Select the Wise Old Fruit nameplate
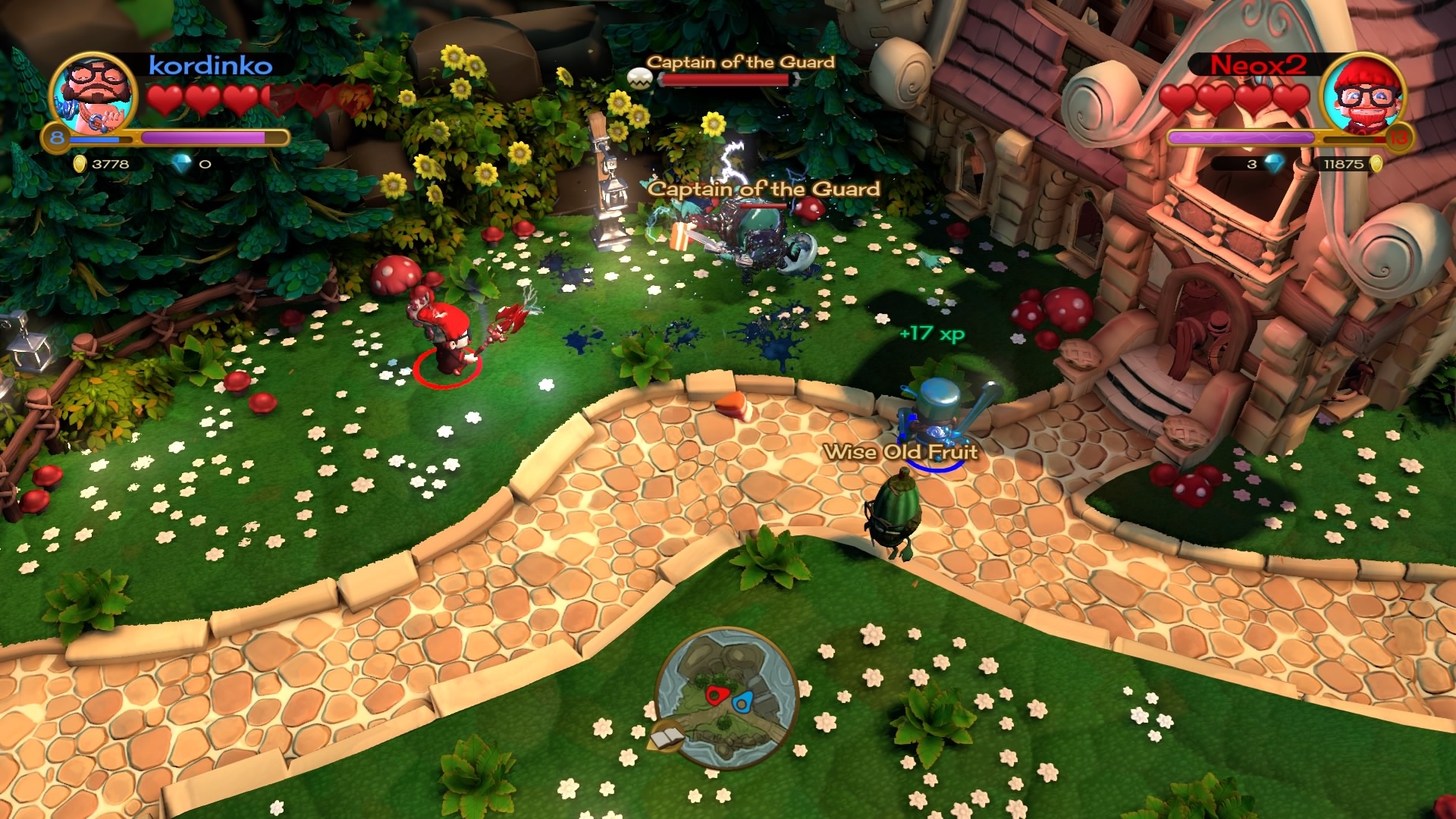Screen dimensions: 1456x819 click(x=902, y=449)
